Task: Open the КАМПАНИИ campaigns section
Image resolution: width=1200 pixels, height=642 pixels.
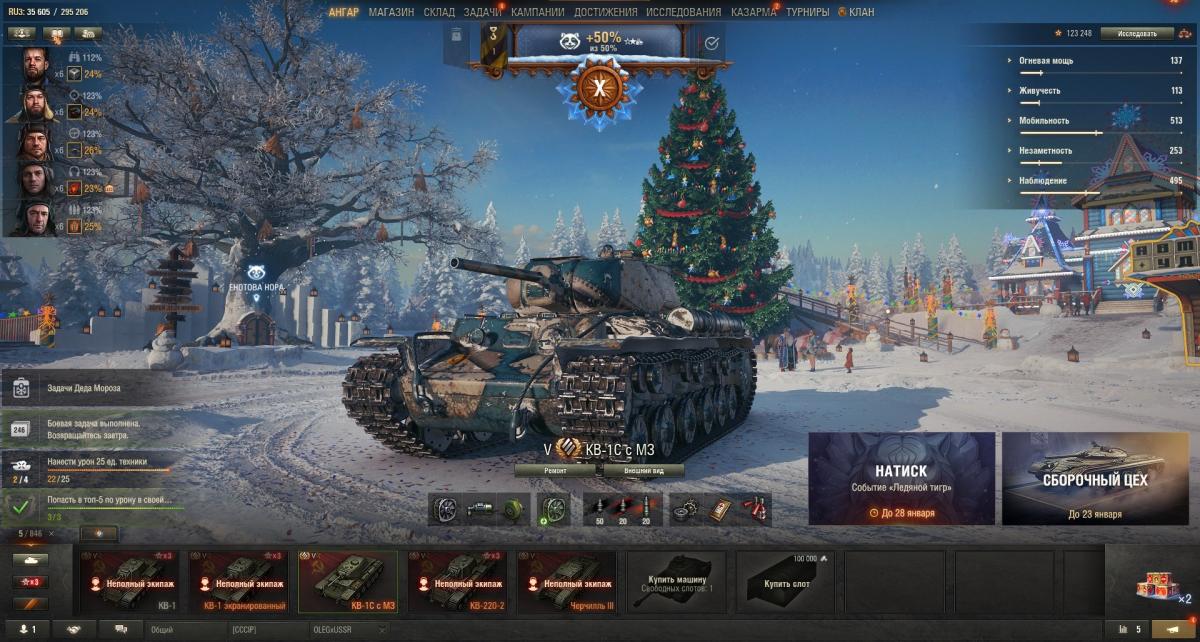Action: coord(537,12)
